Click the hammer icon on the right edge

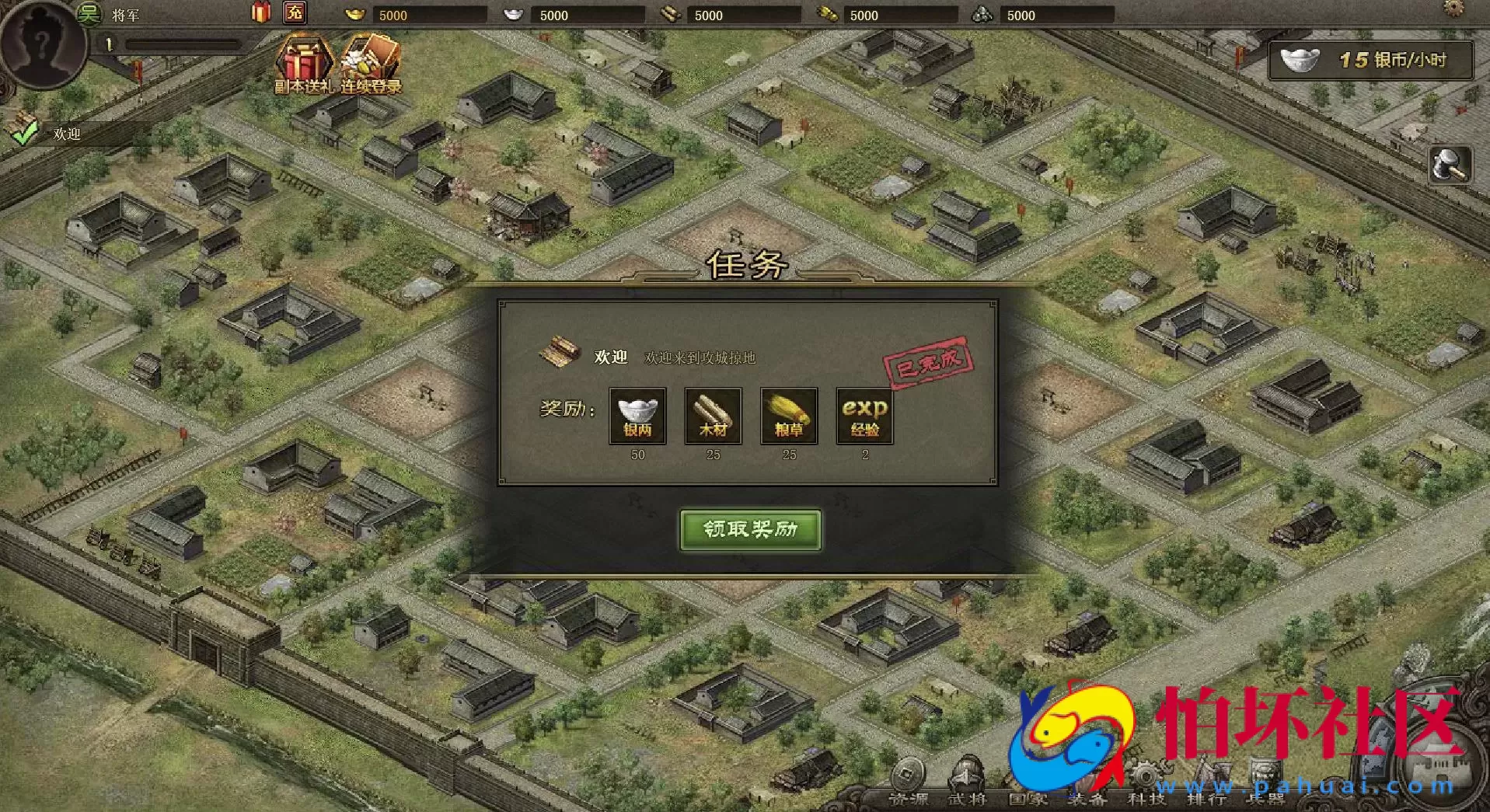click(1453, 166)
